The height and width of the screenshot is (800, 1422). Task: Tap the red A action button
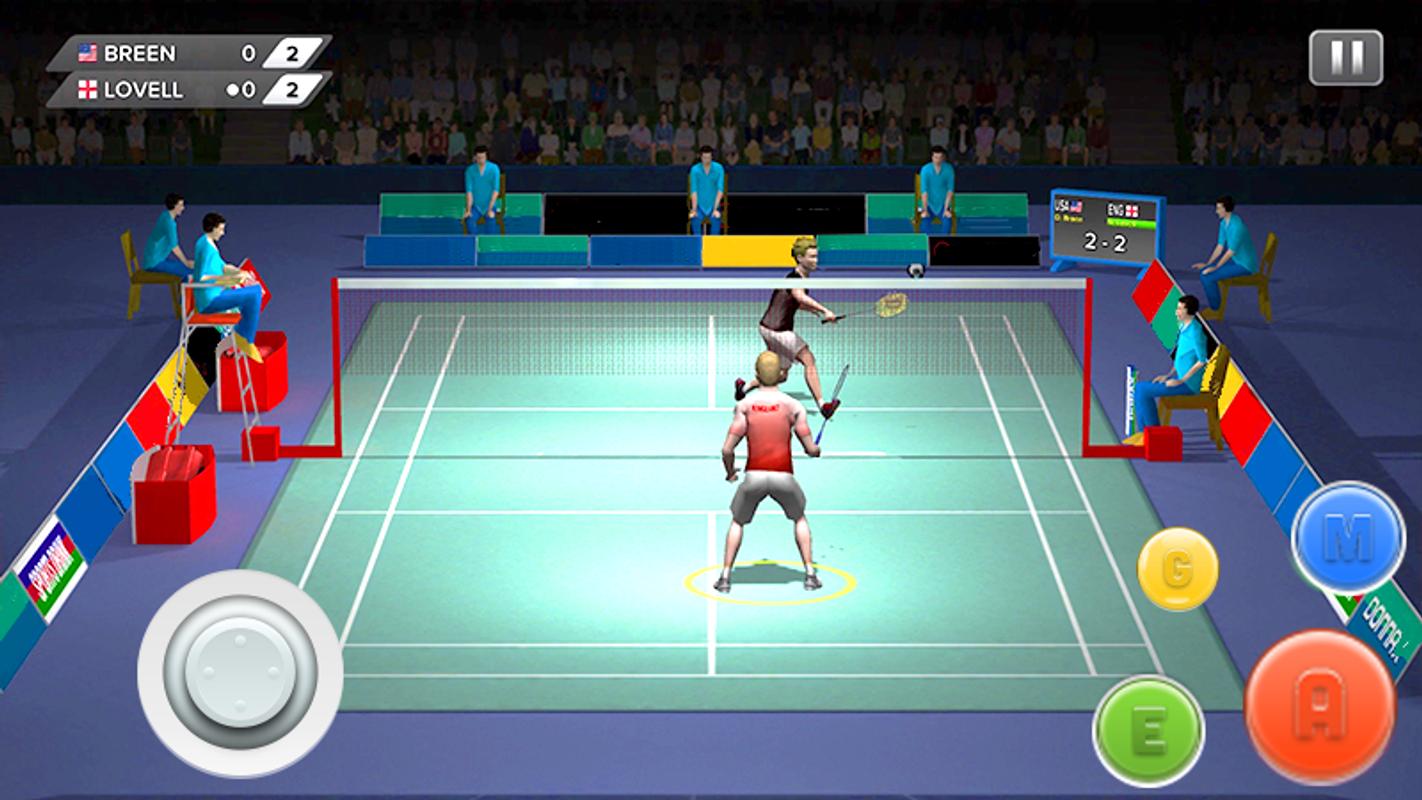1319,706
